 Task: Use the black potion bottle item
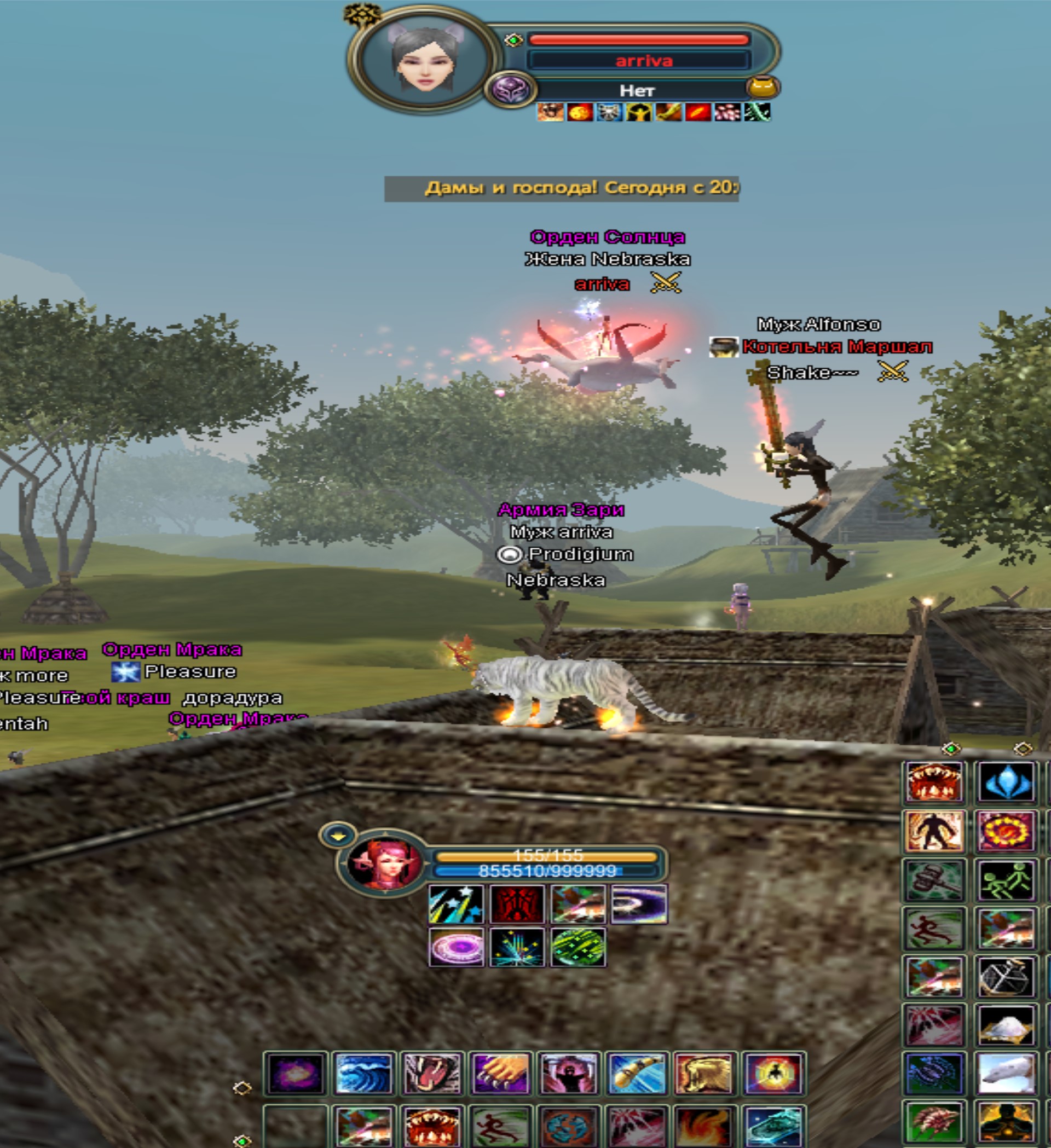pos(1006,977)
